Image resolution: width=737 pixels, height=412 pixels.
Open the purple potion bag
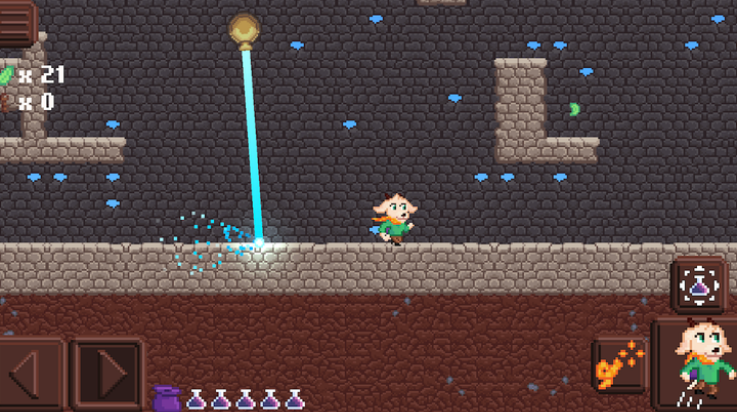tap(165, 398)
